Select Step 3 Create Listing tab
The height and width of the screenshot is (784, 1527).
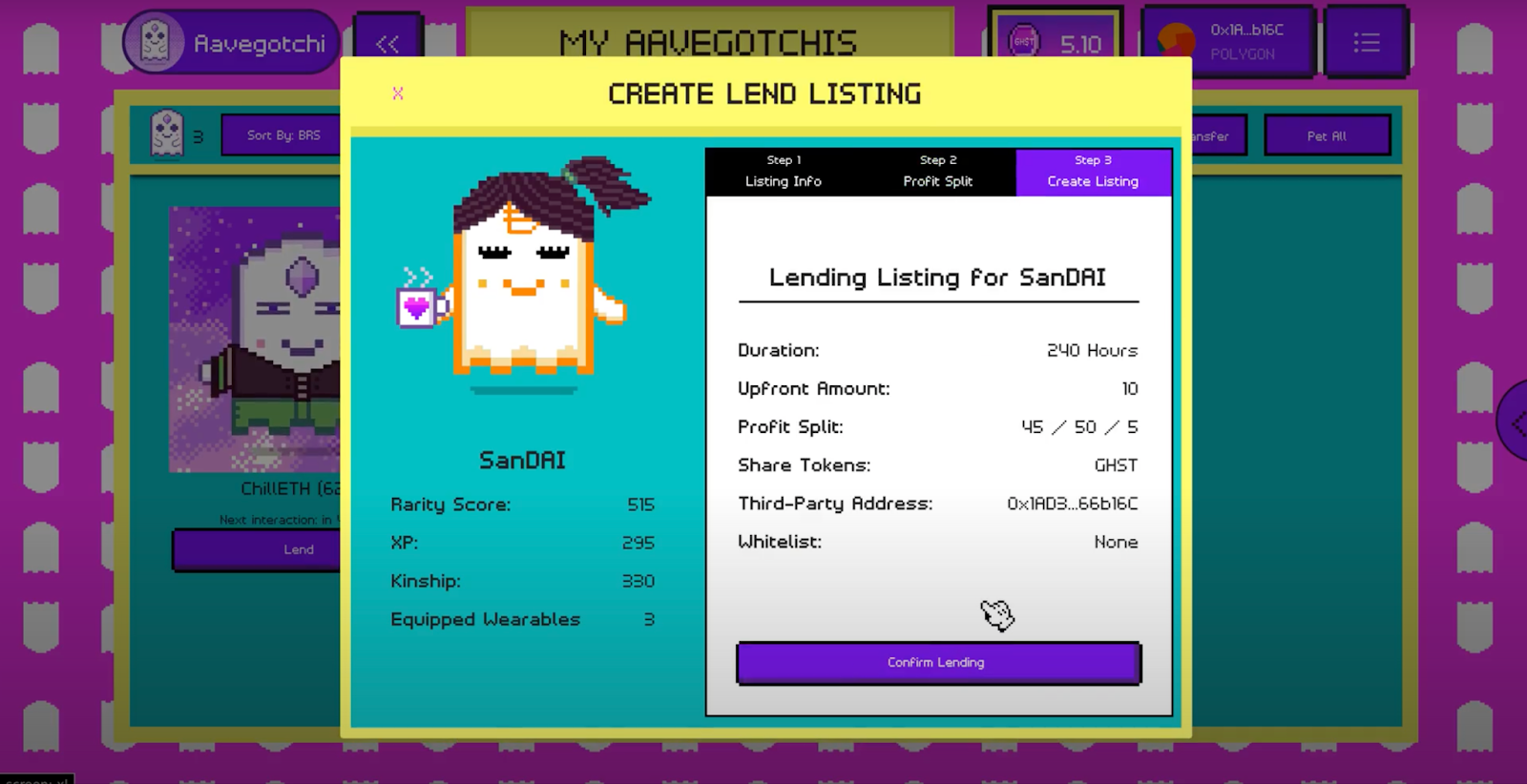[x=1093, y=172]
